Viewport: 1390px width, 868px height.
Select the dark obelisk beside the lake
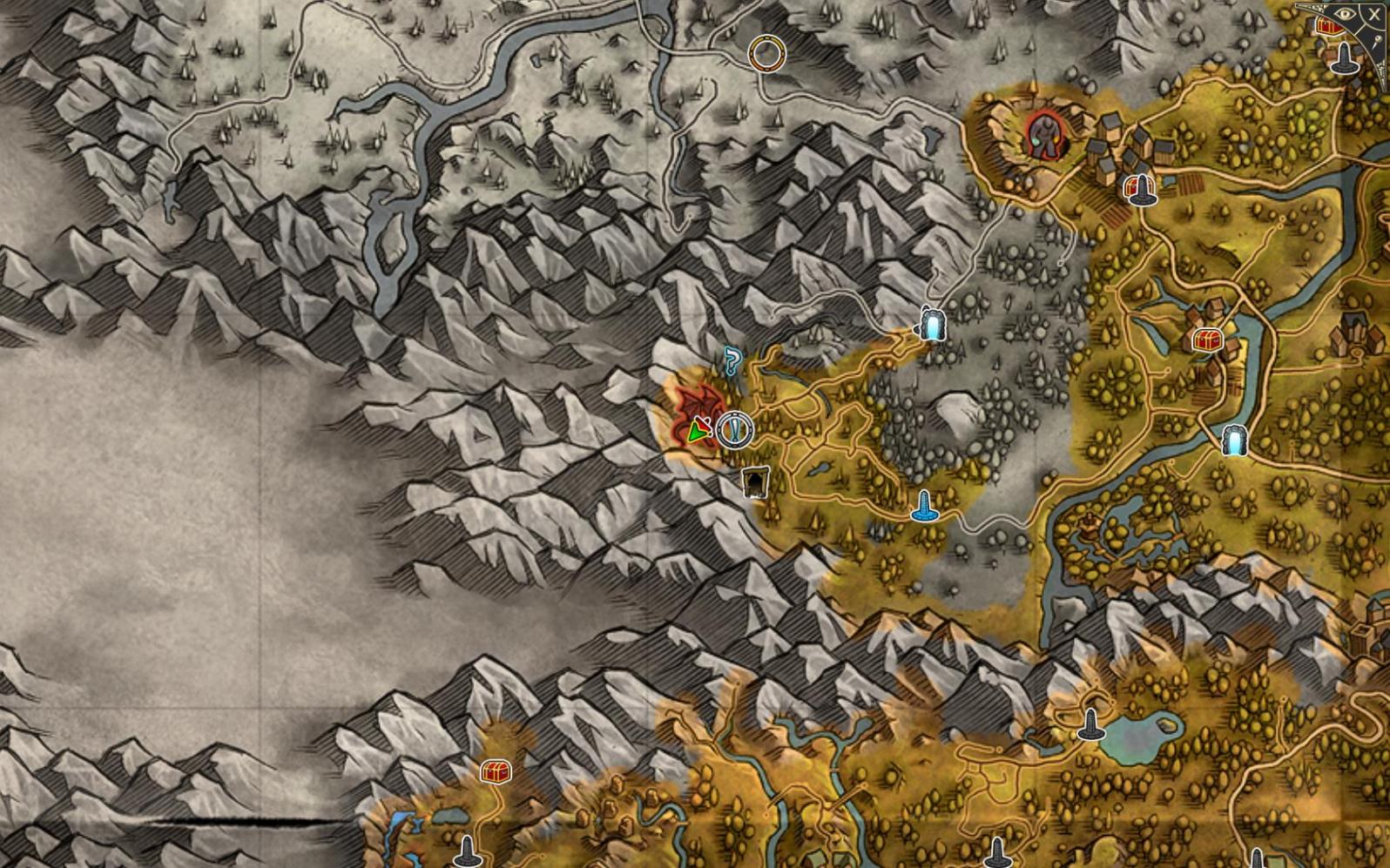tap(1090, 725)
